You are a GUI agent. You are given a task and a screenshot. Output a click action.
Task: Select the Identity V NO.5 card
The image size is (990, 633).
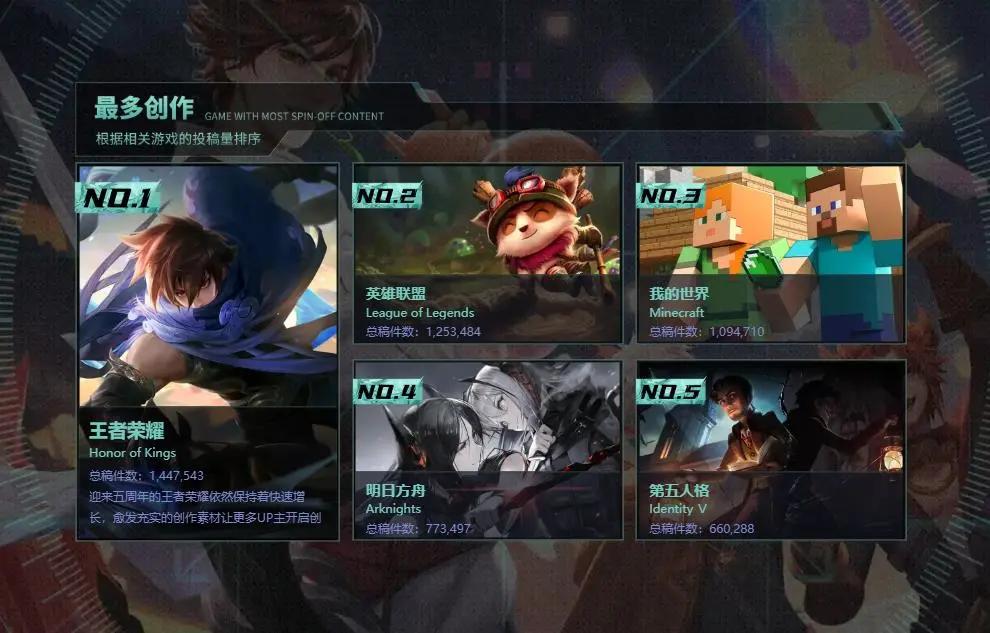coord(771,450)
